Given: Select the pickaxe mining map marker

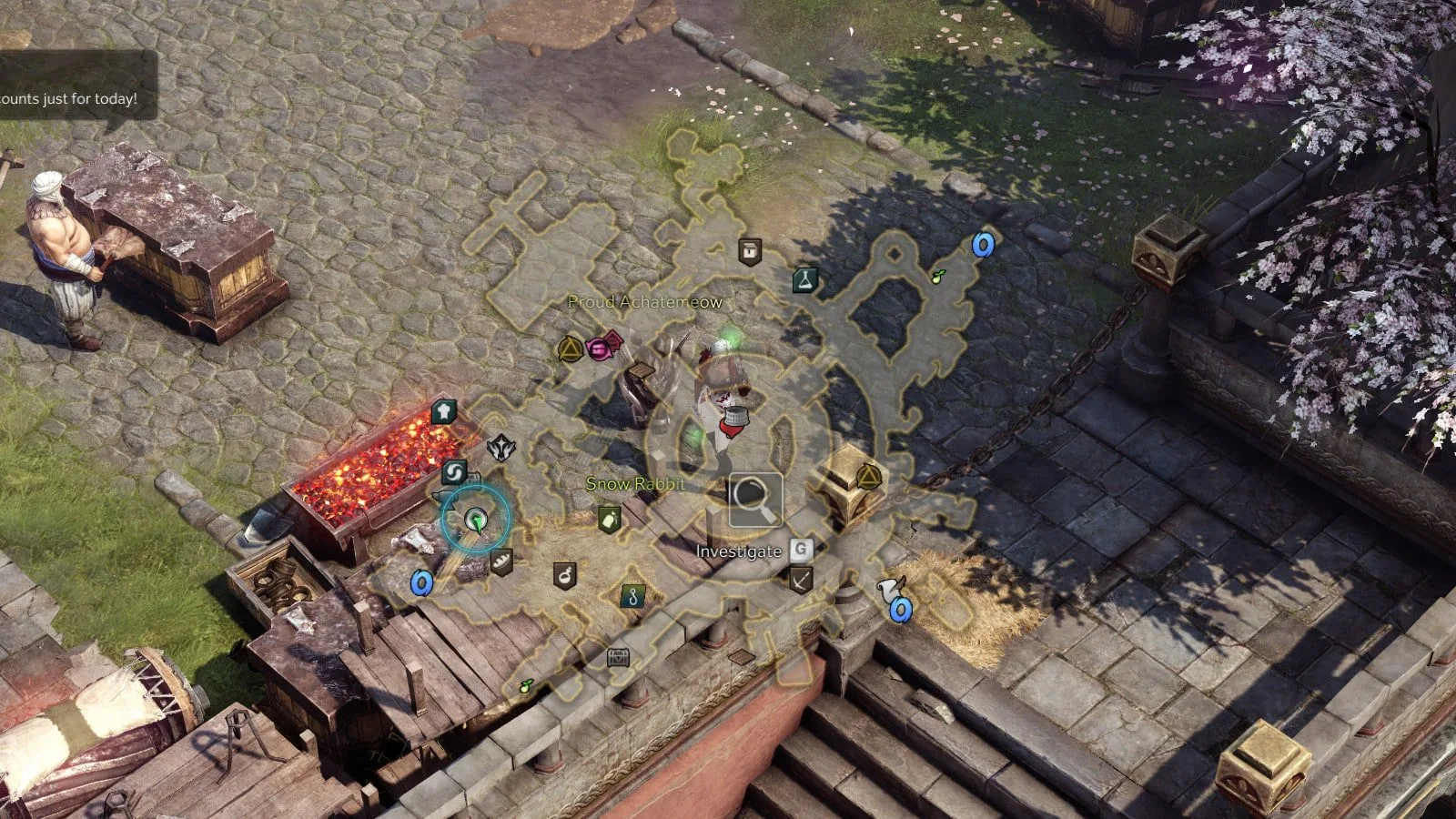Looking at the screenshot, I should (x=800, y=580).
